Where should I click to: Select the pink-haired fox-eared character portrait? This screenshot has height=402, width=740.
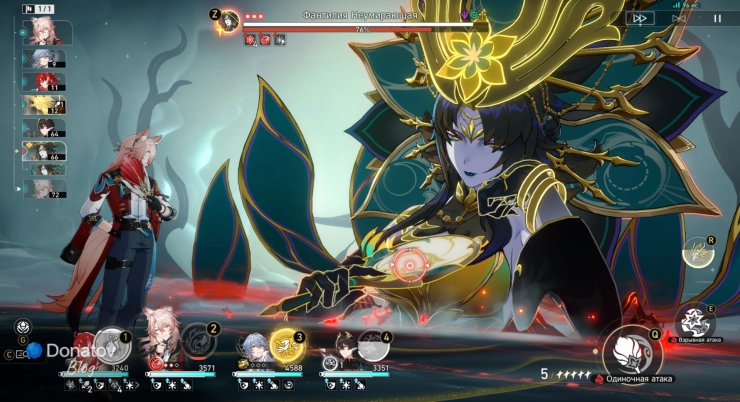click(x=160, y=338)
